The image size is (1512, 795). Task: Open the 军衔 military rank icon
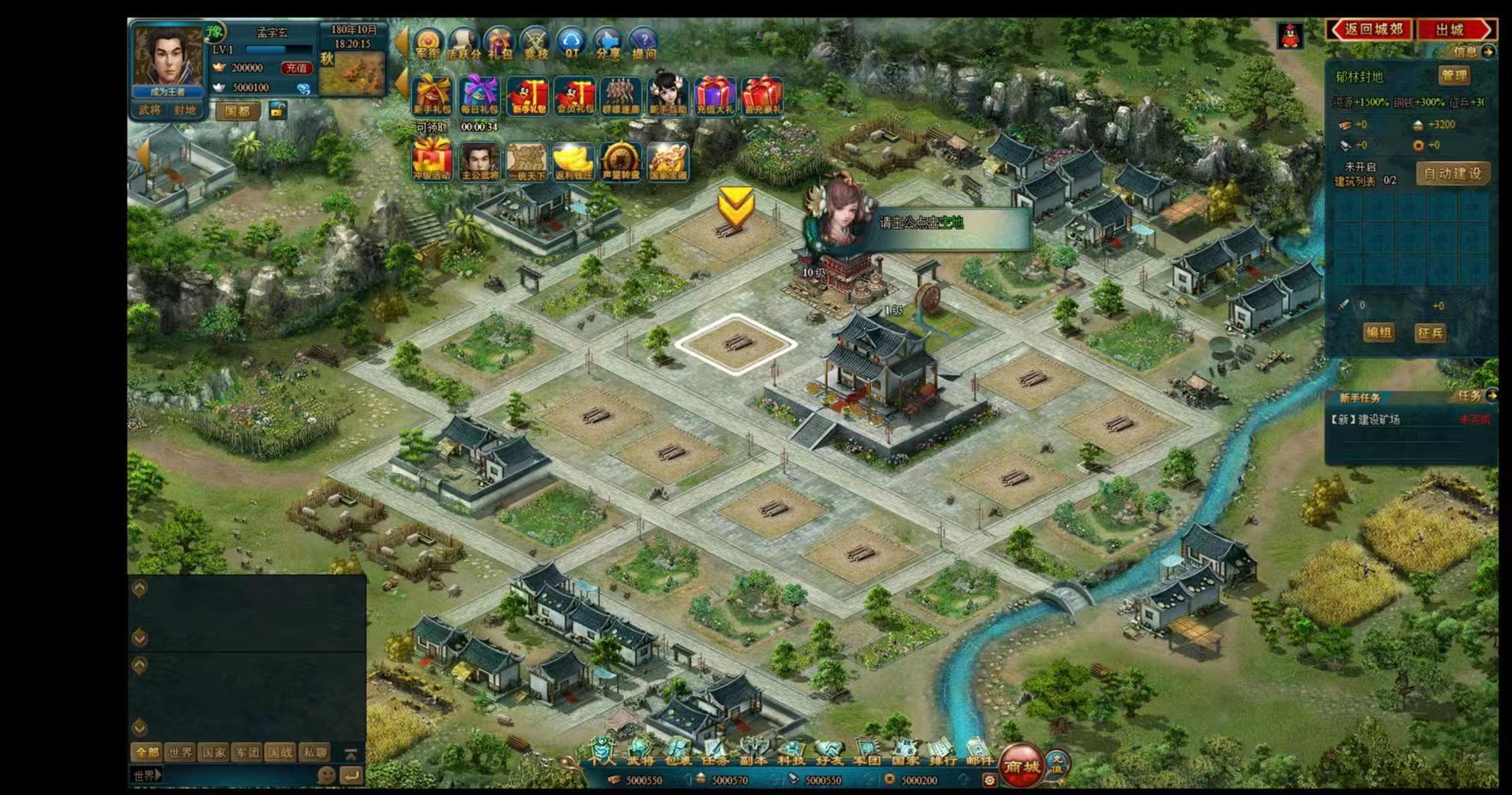[x=428, y=43]
